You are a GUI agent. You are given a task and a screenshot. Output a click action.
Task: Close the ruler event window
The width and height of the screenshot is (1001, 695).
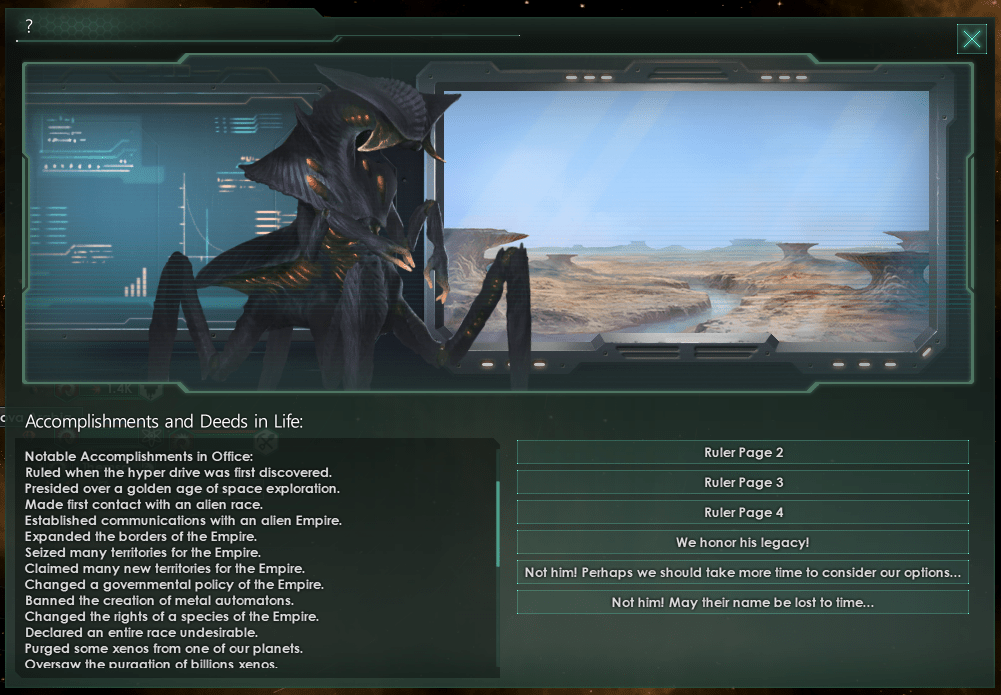(x=971, y=39)
